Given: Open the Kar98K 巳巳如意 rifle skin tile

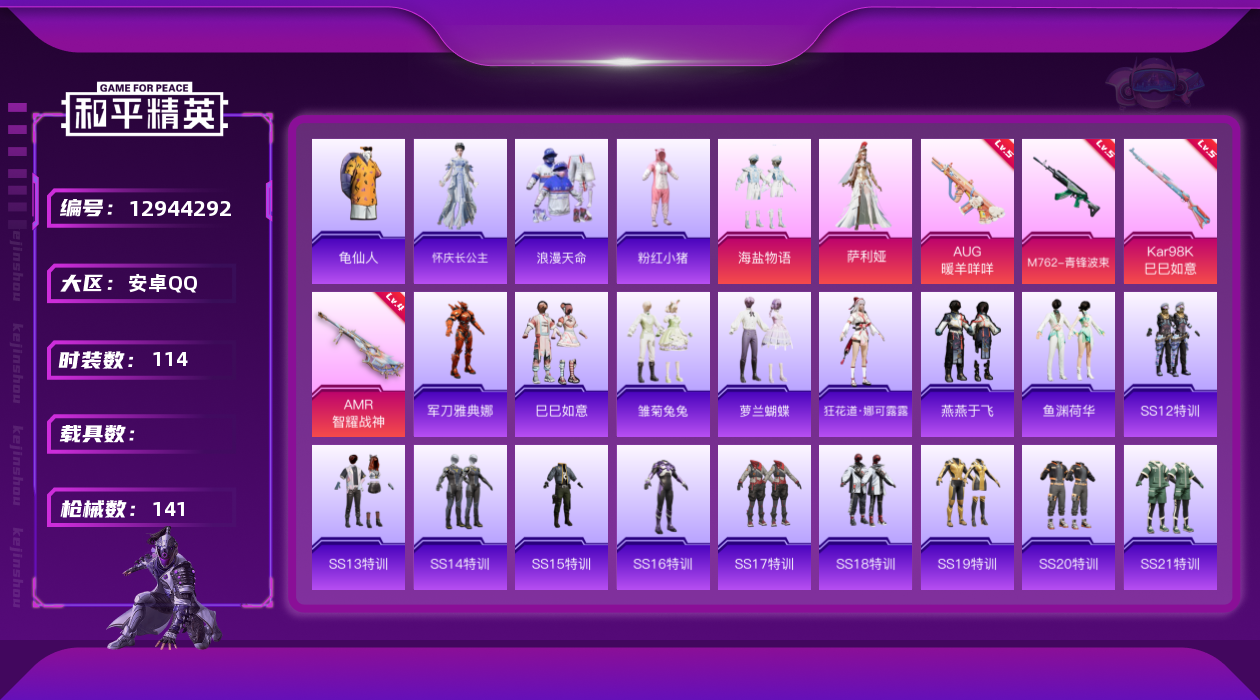Looking at the screenshot, I should (x=1170, y=210).
